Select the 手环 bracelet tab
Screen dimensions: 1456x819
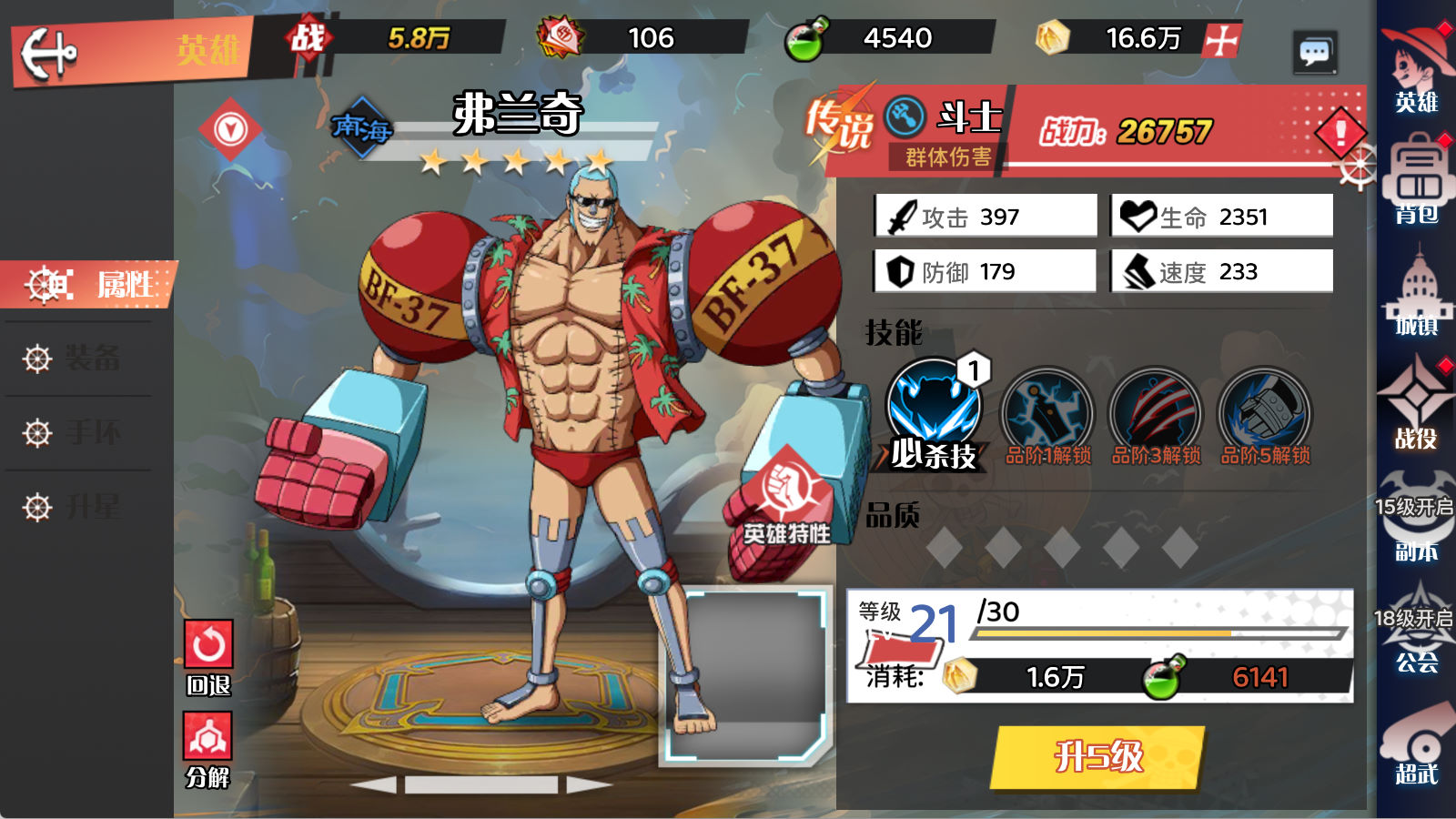click(x=89, y=432)
